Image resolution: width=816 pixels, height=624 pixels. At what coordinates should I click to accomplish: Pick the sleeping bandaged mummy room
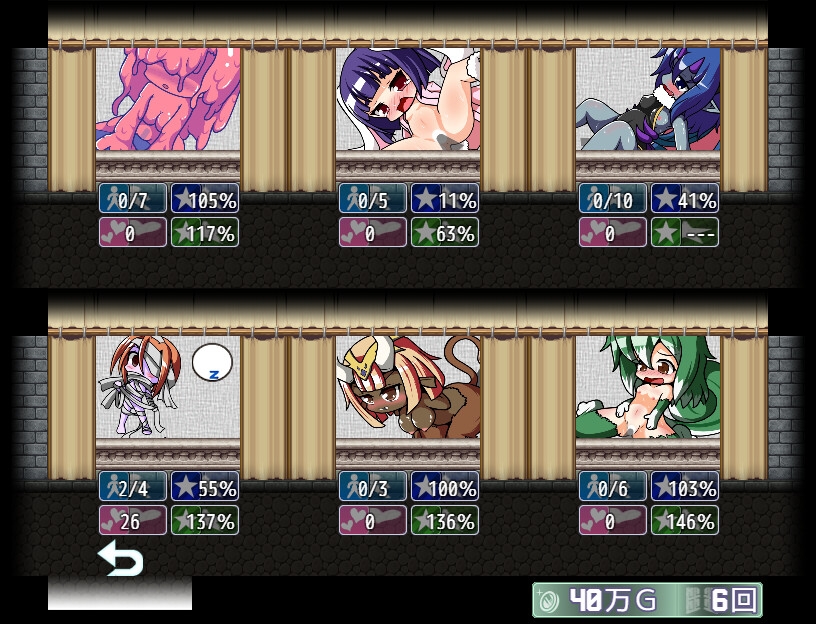168,388
